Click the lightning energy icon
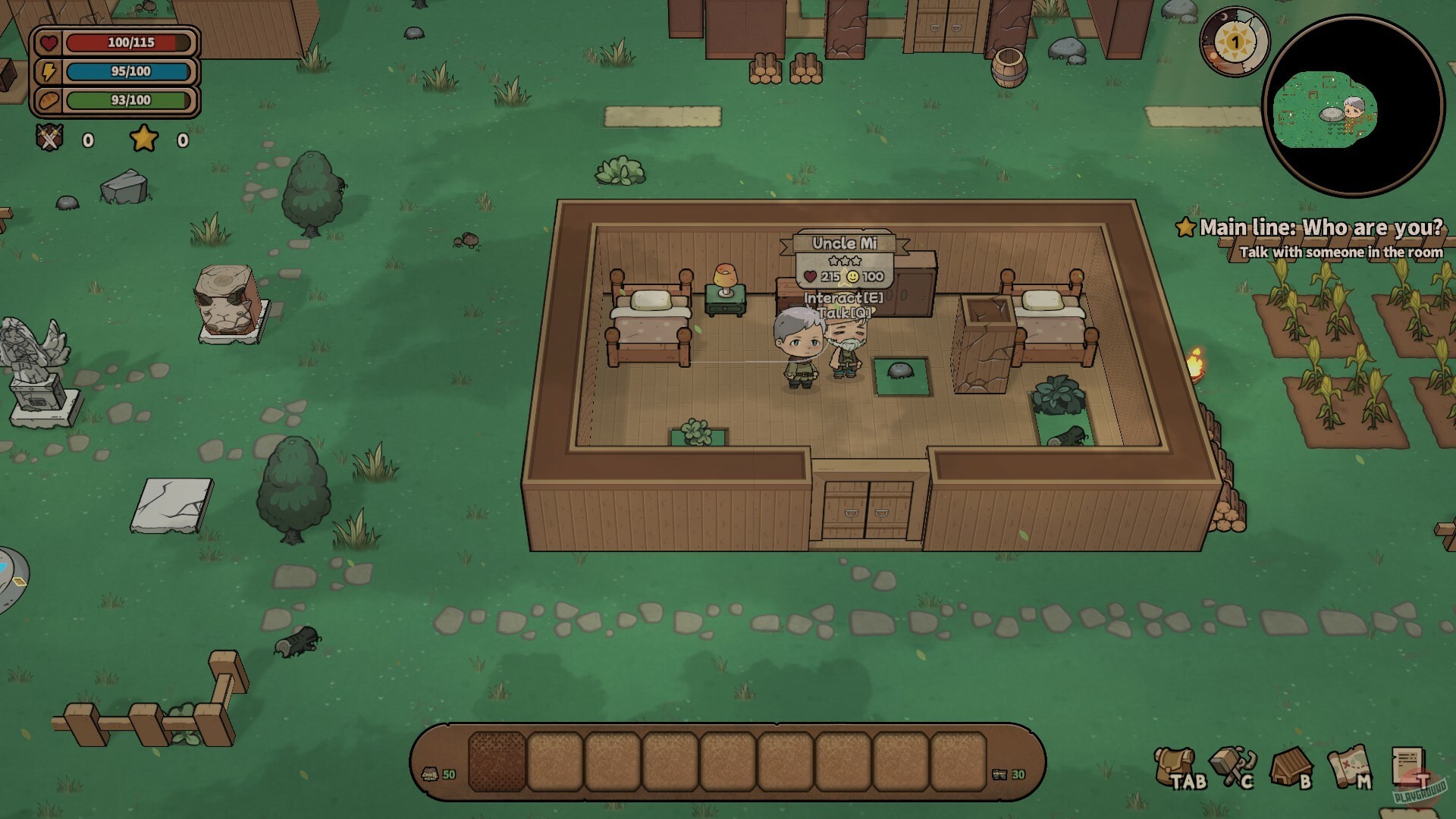 (x=47, y=71)
